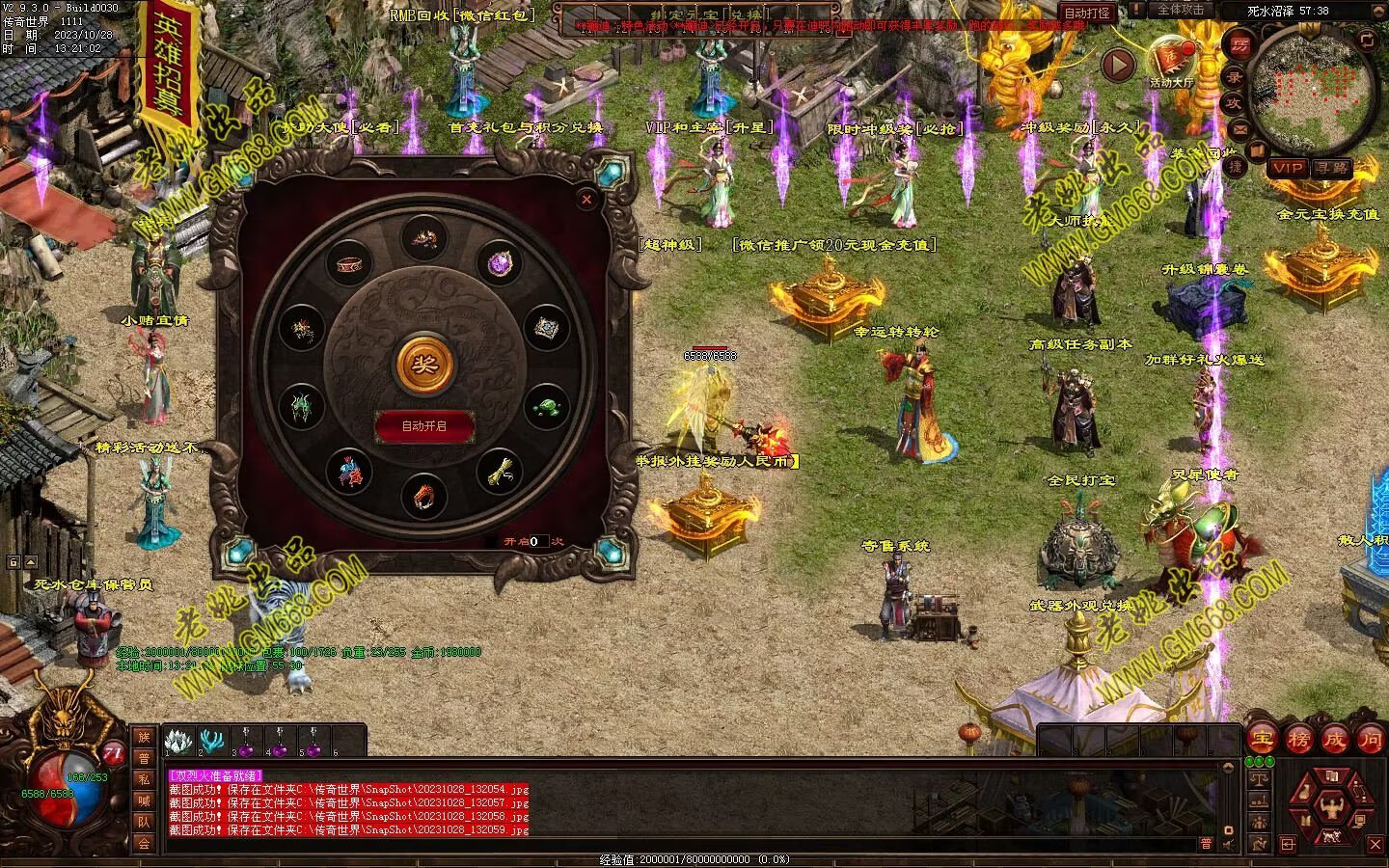Use the blue coral item in slot 2
The image size is (1389, 868).
coord(210,742)
